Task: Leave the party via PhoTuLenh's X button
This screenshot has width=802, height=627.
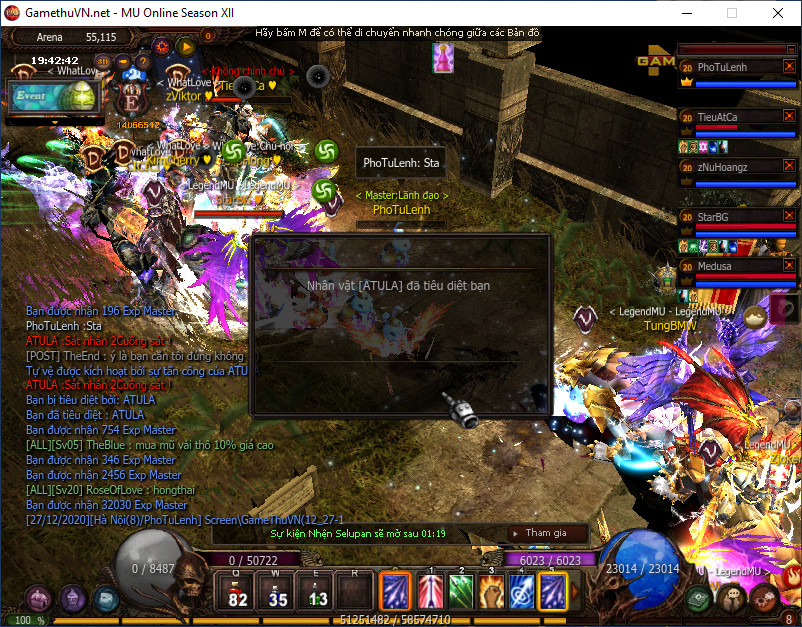Action: [789, 67]
